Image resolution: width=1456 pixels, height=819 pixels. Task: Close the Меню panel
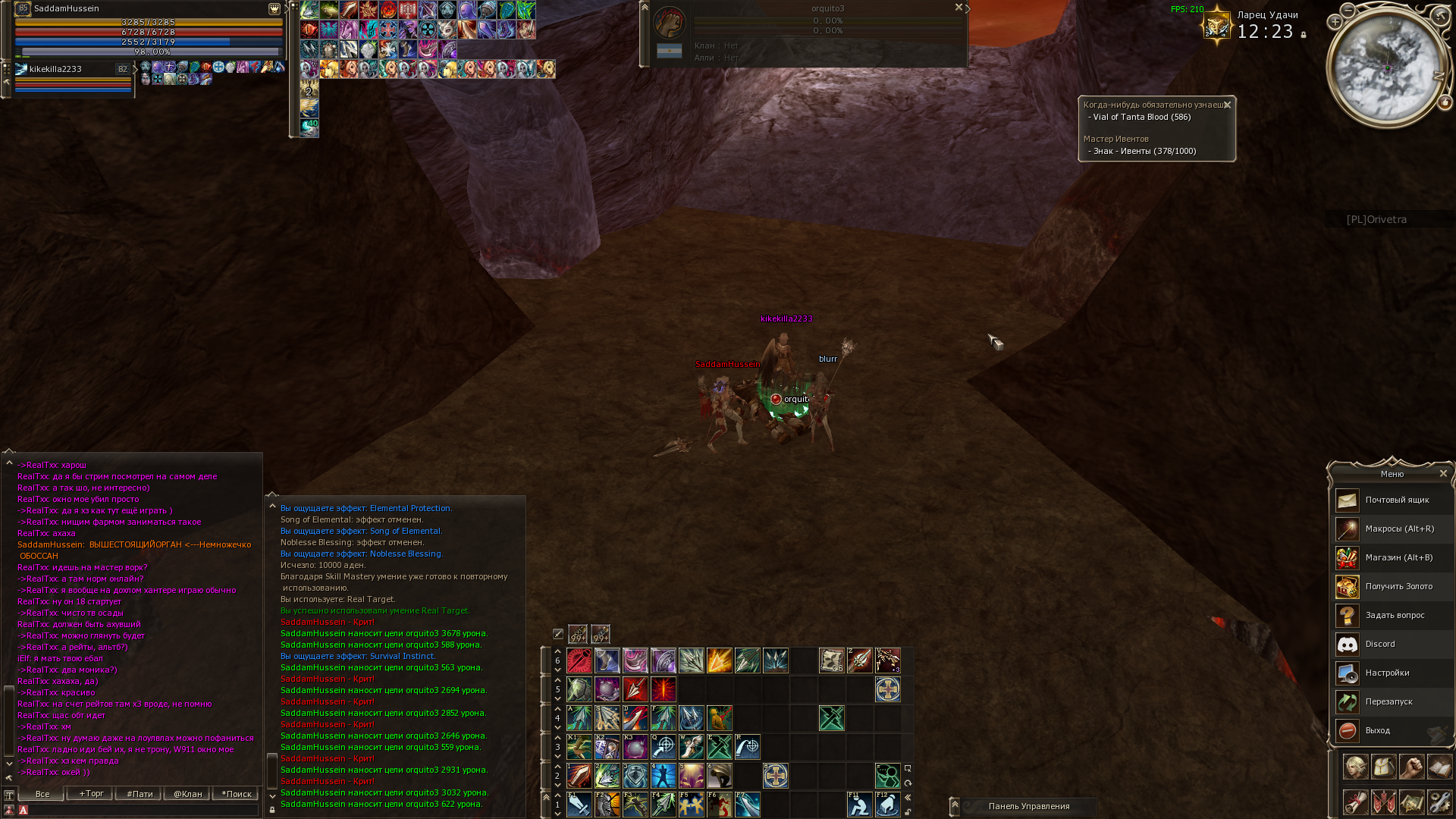(x=1443, y=474)
